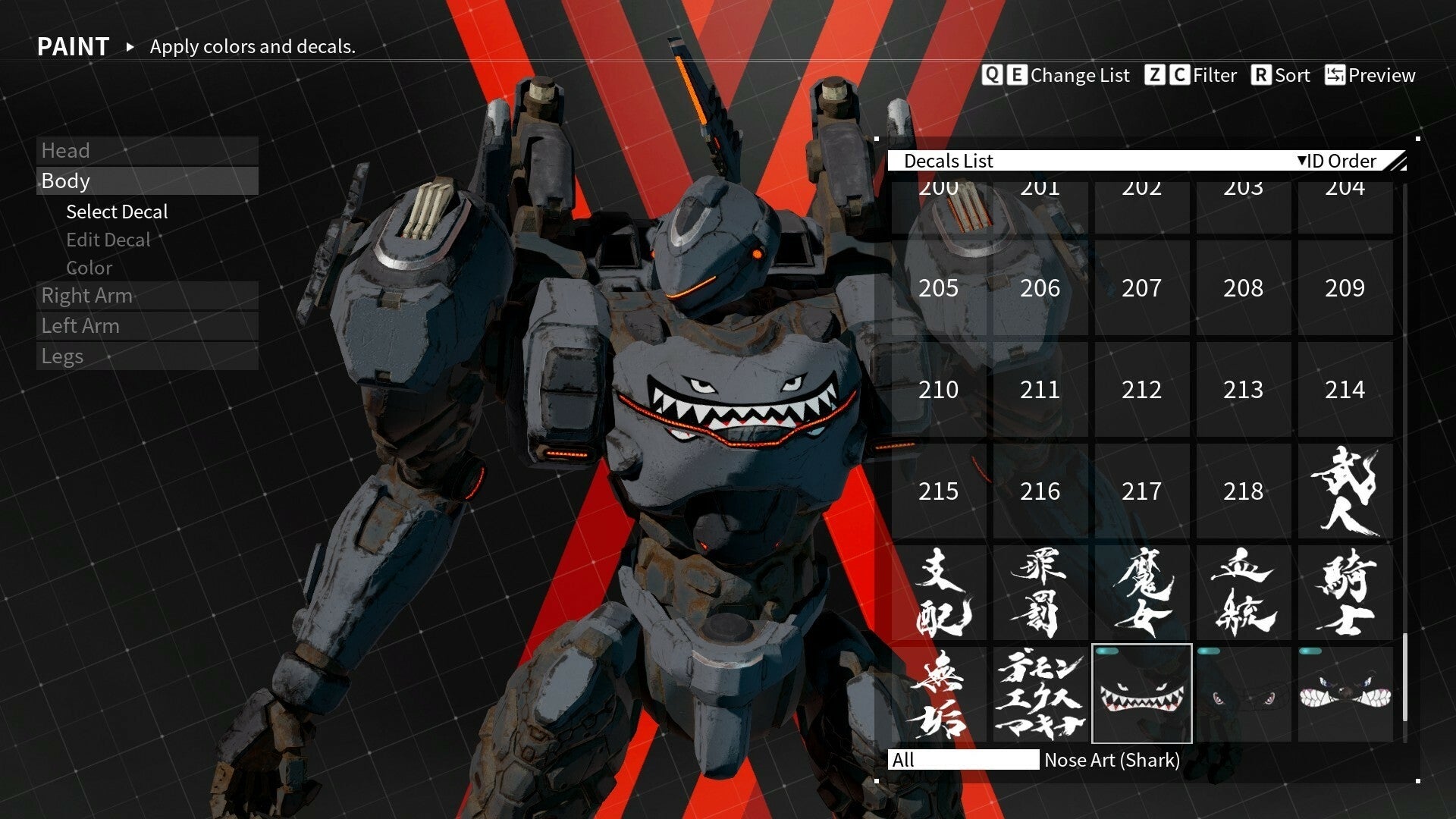1456x819 pixels.
Task: Open the All filter category selector
Action: (963, 761)
